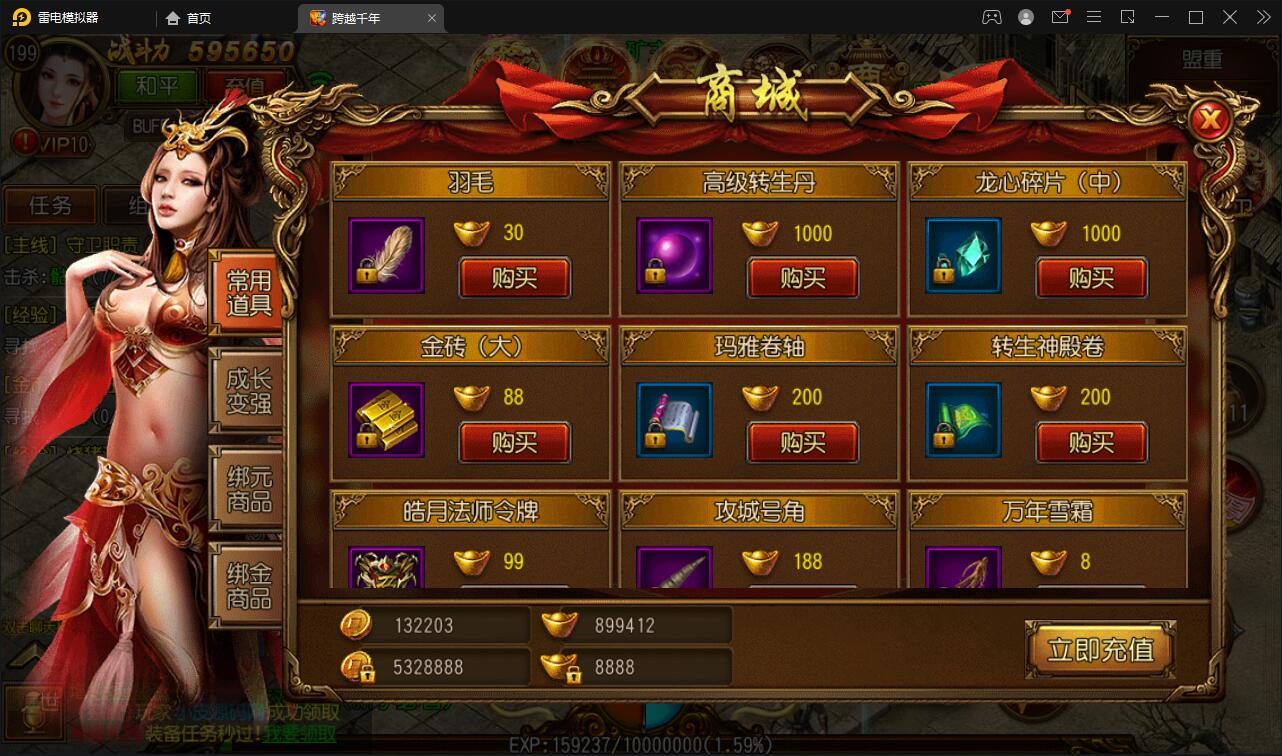The height and width of the screenshot is (756, 1282).
Task: Close the 商城 shop window
Action: tap(1211, 121)
